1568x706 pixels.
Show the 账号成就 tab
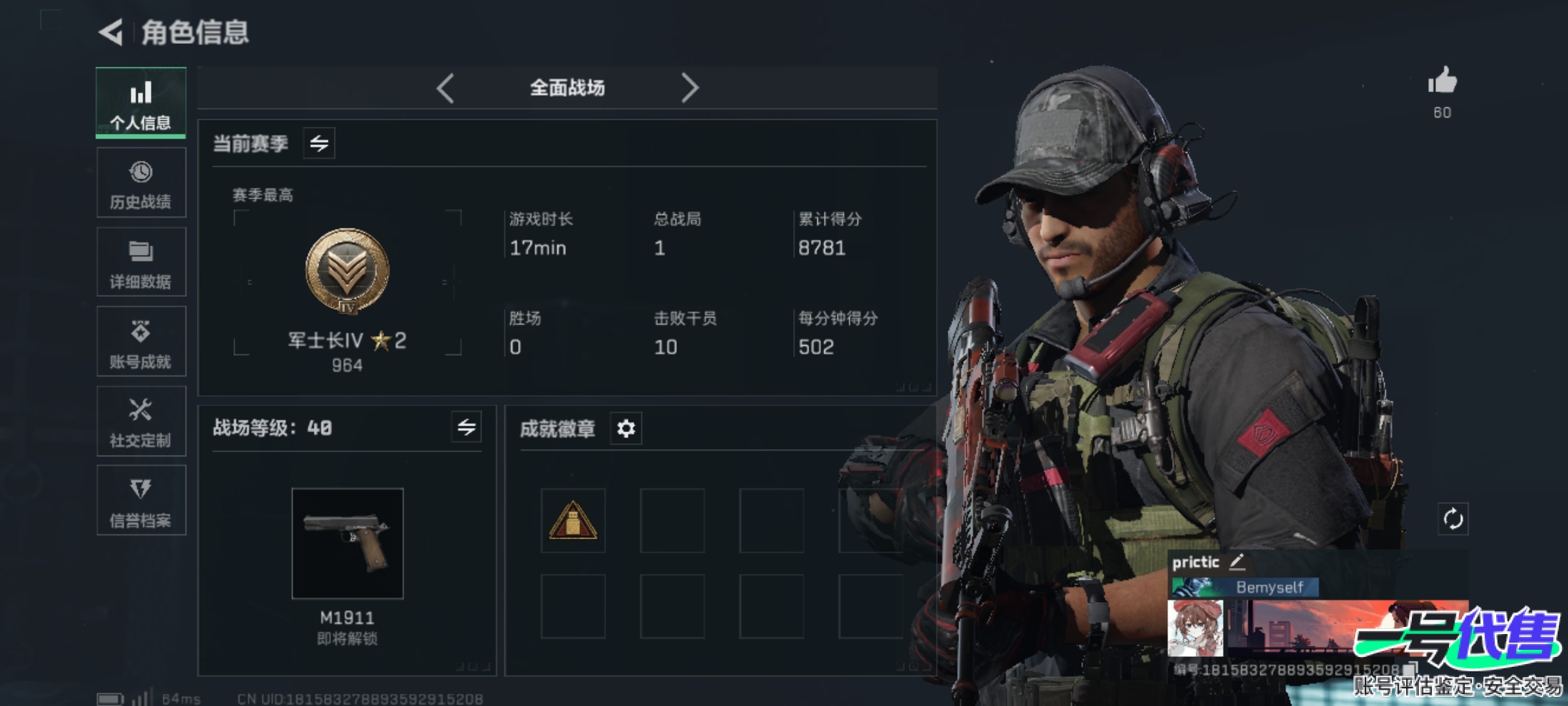point(140,342)
